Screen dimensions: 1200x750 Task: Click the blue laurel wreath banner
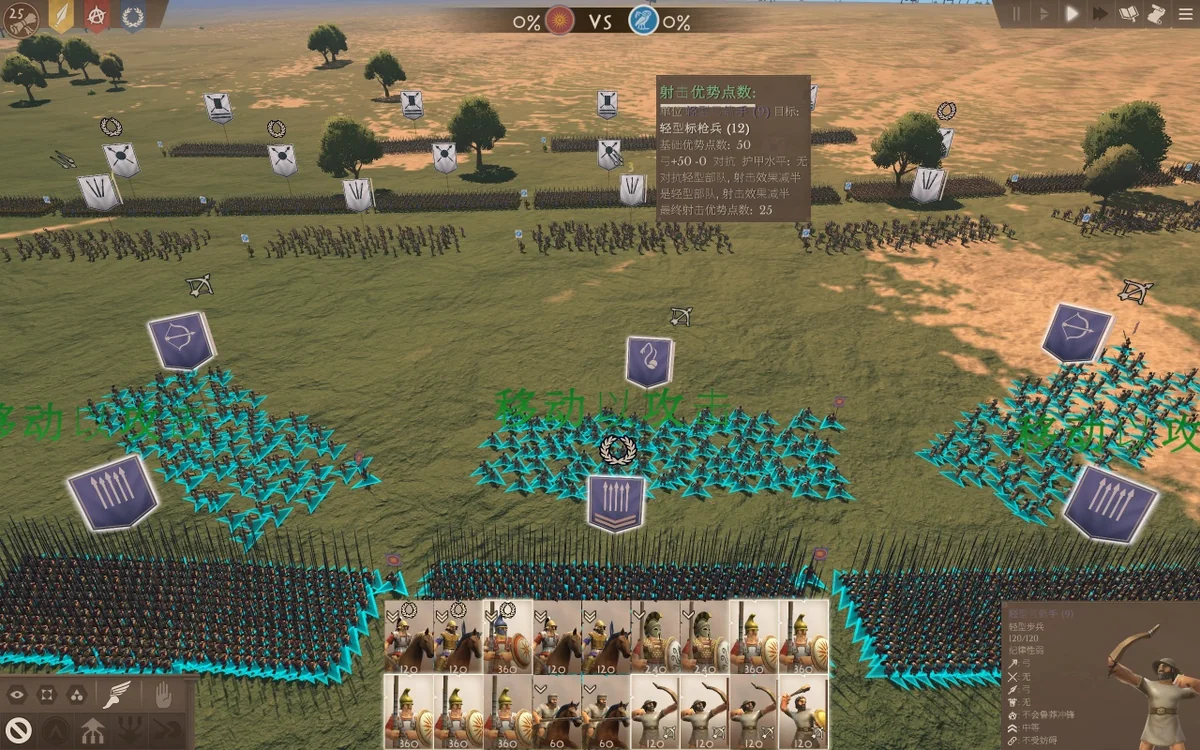tap(132, 16)
